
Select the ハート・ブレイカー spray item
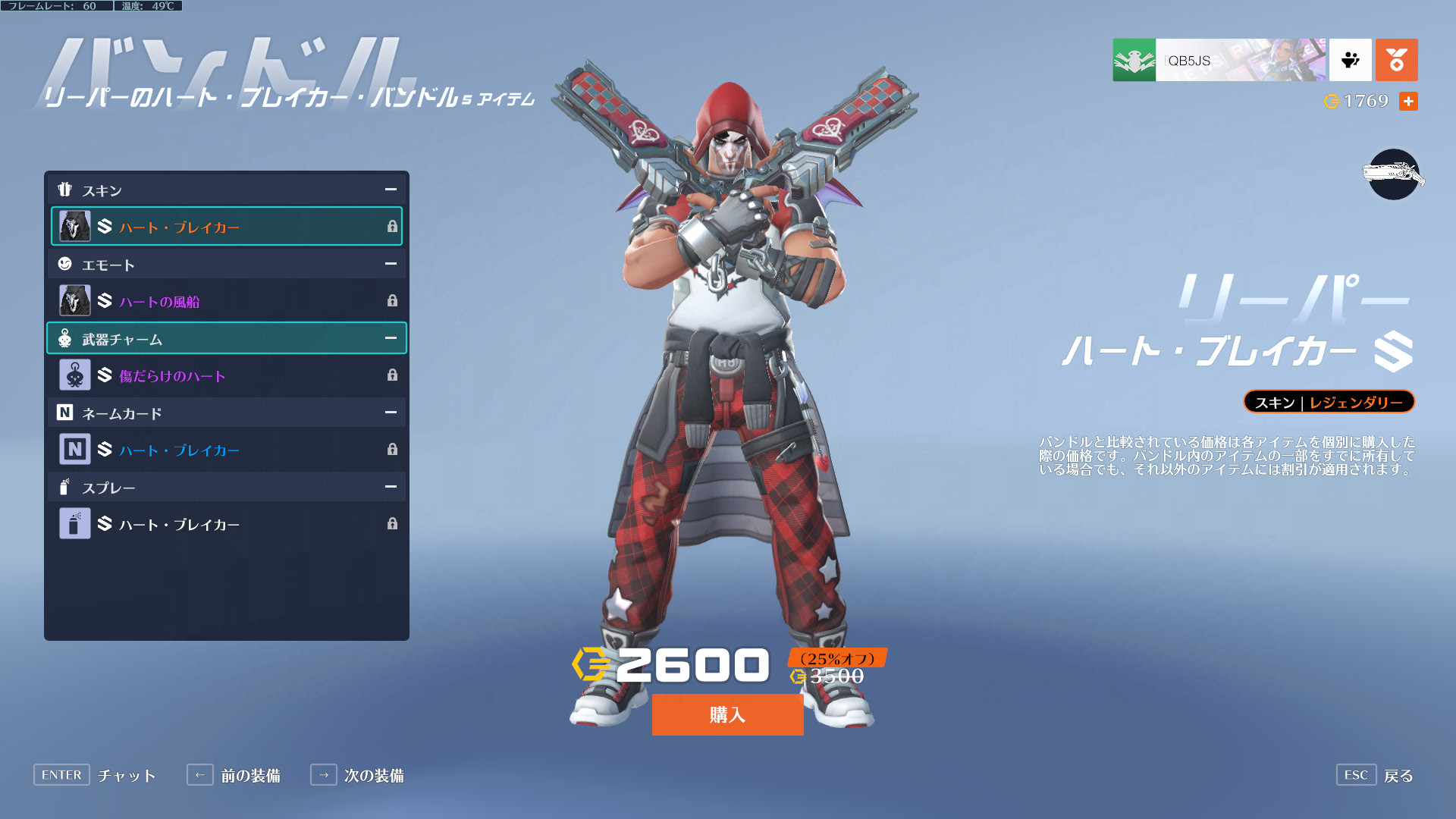coord(227,524)
